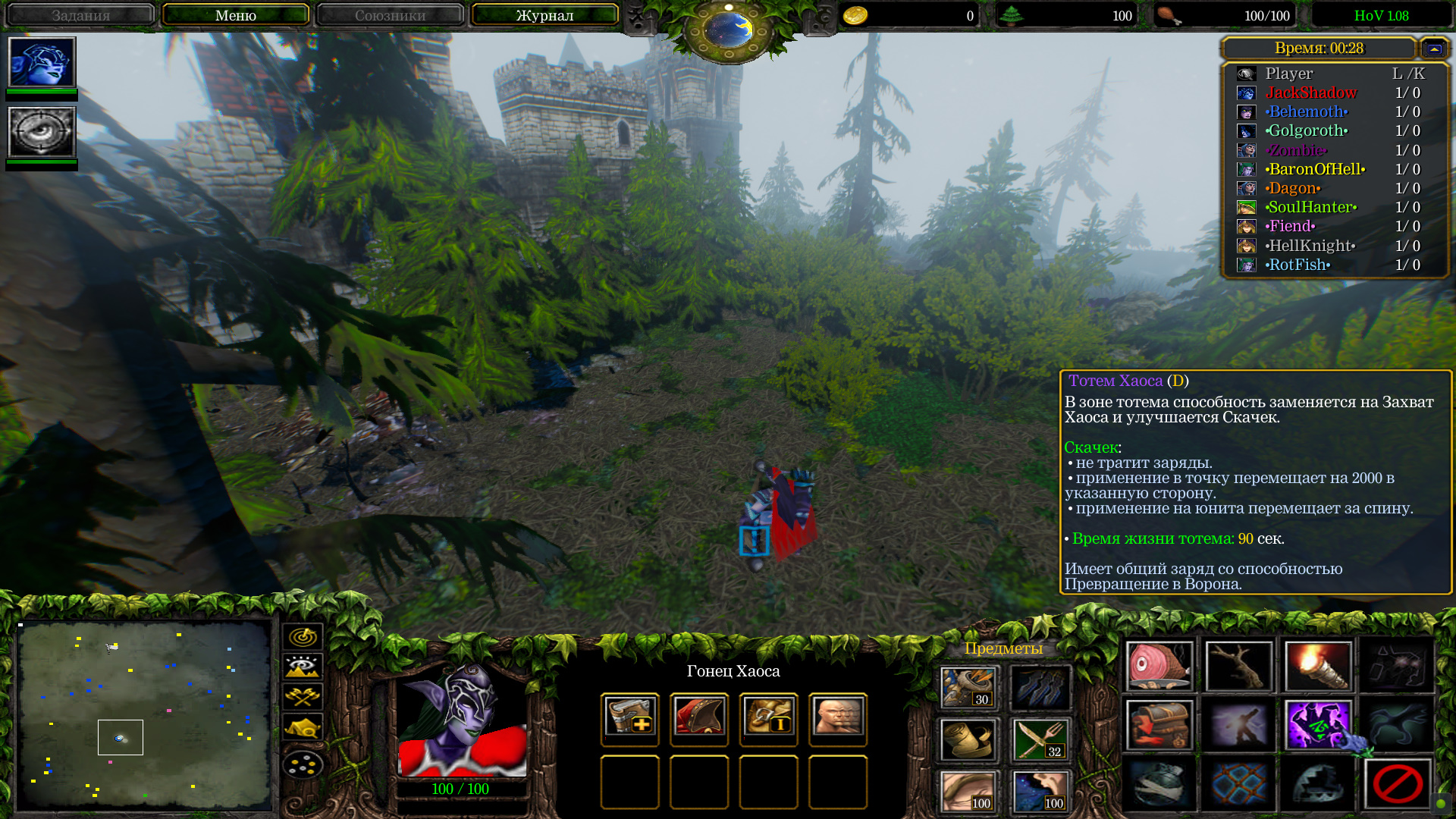Toggle the crossed-axes ally color mode button

[x=303, y=697]
